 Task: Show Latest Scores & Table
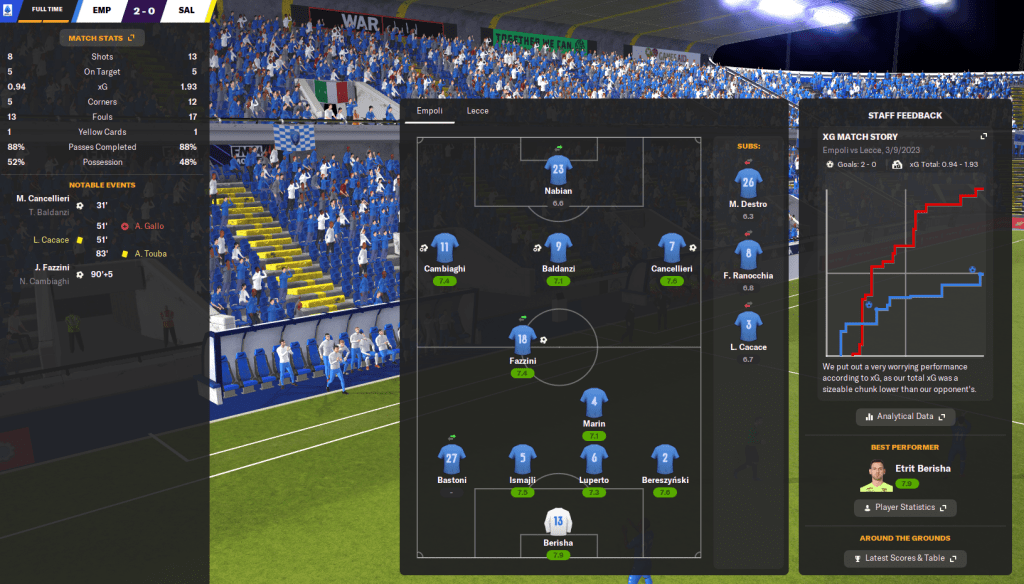click(905, 558)
